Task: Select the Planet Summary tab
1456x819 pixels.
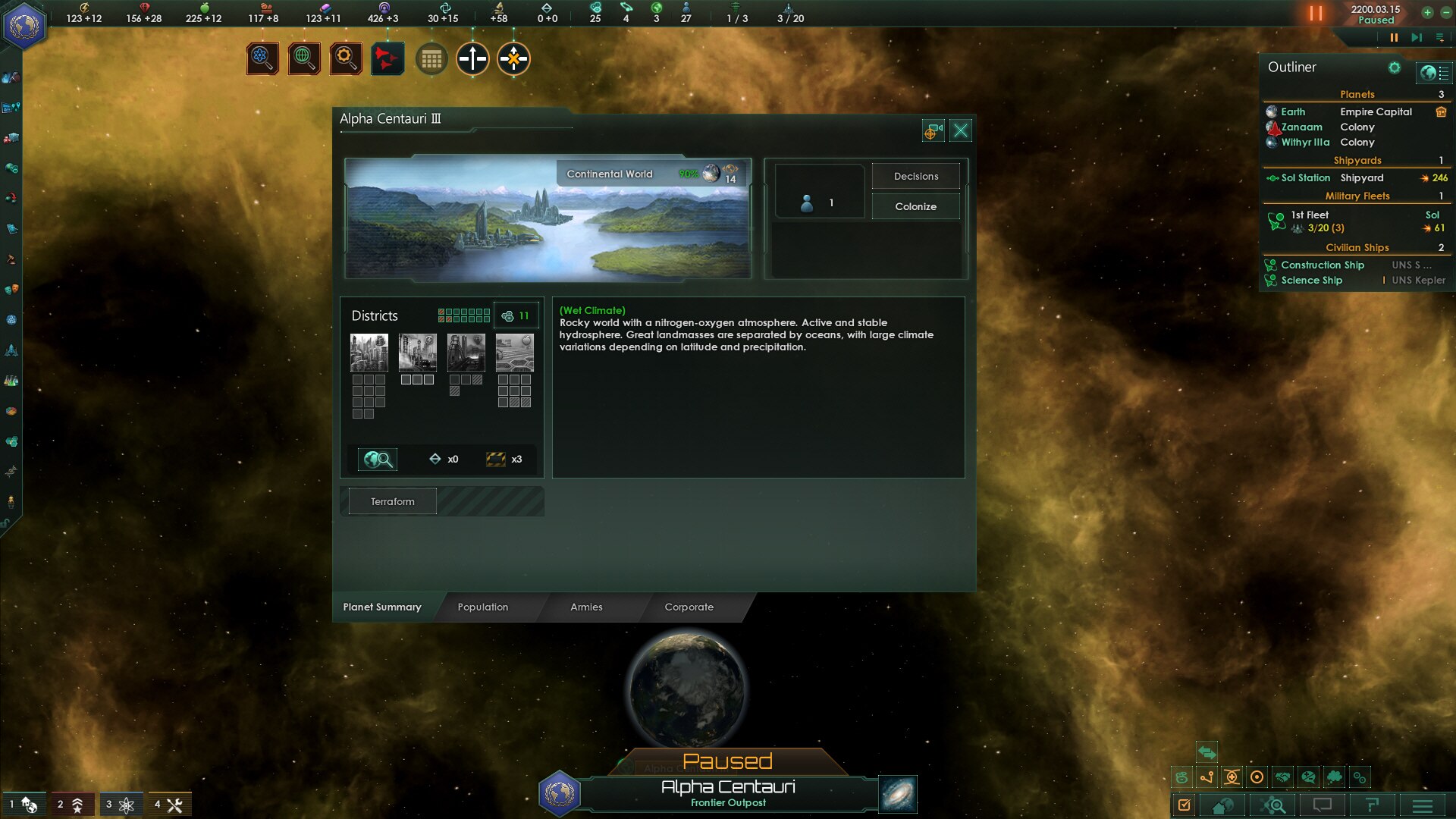Action: point(382,607)
